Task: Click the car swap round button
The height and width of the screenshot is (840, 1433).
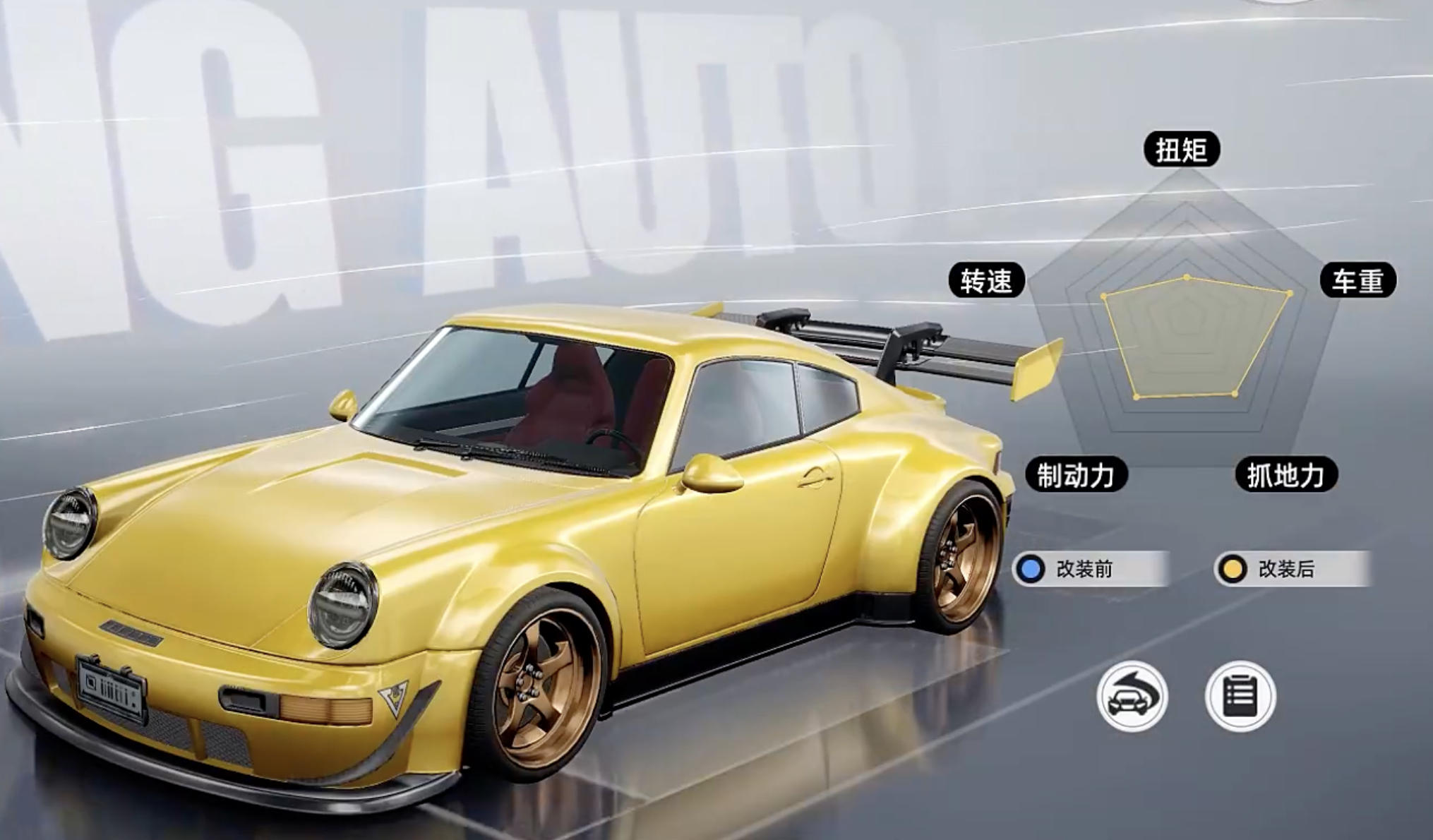Action: pos(1132,697)
